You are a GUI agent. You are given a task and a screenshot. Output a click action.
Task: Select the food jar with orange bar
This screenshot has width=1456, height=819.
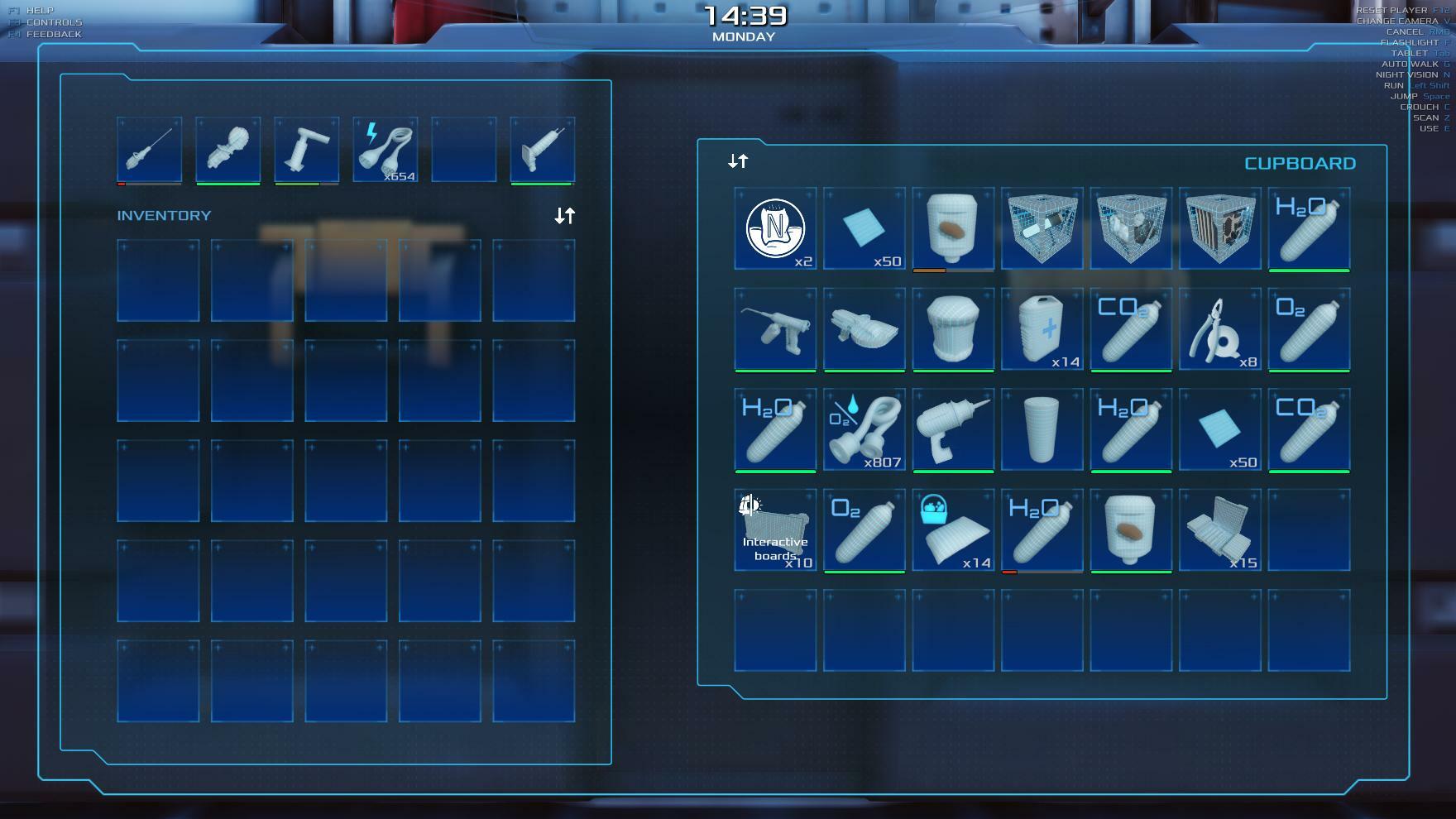coord(953,228)
